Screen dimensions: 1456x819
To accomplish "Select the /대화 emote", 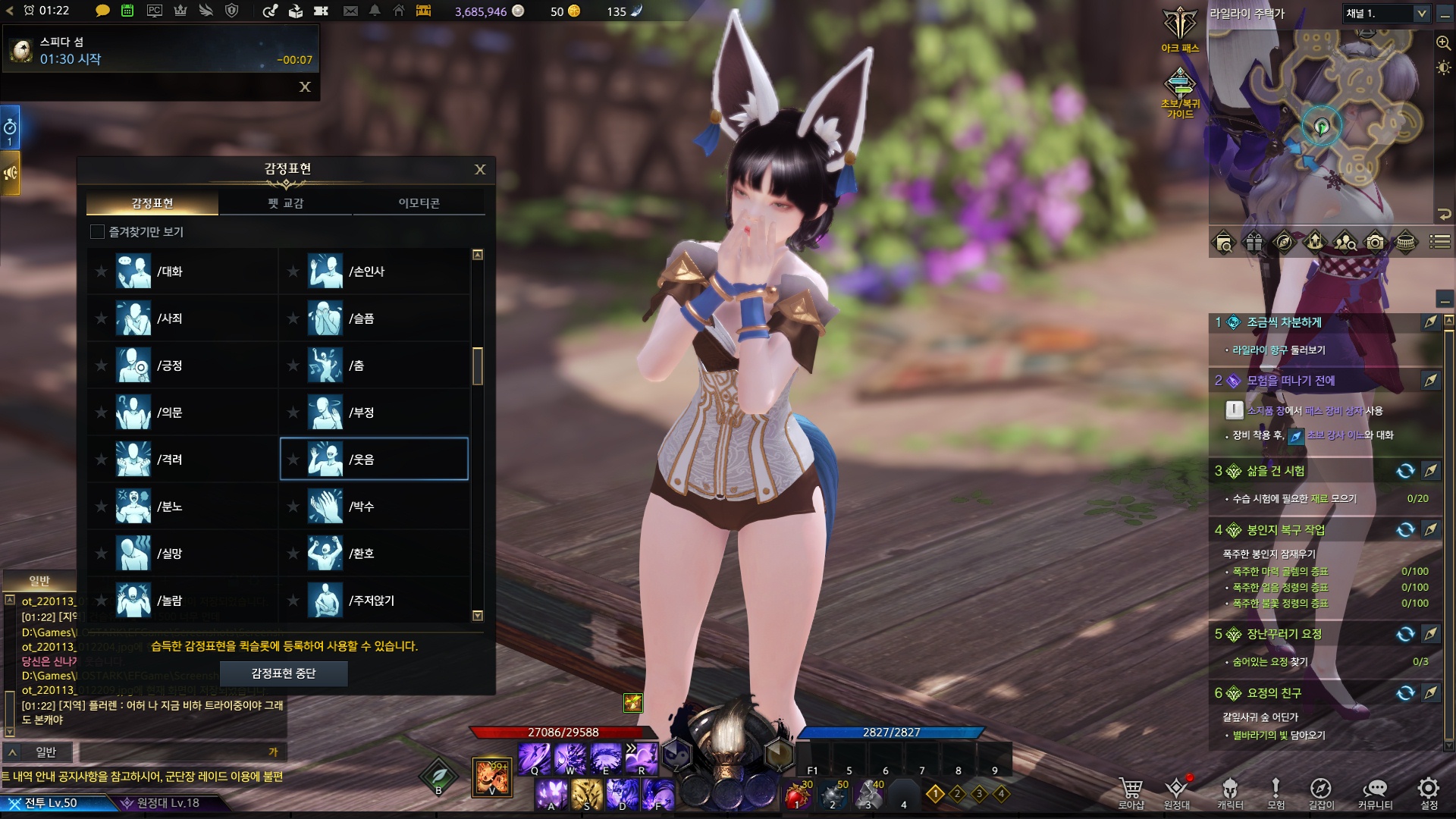I will click(x=169, y=271).
